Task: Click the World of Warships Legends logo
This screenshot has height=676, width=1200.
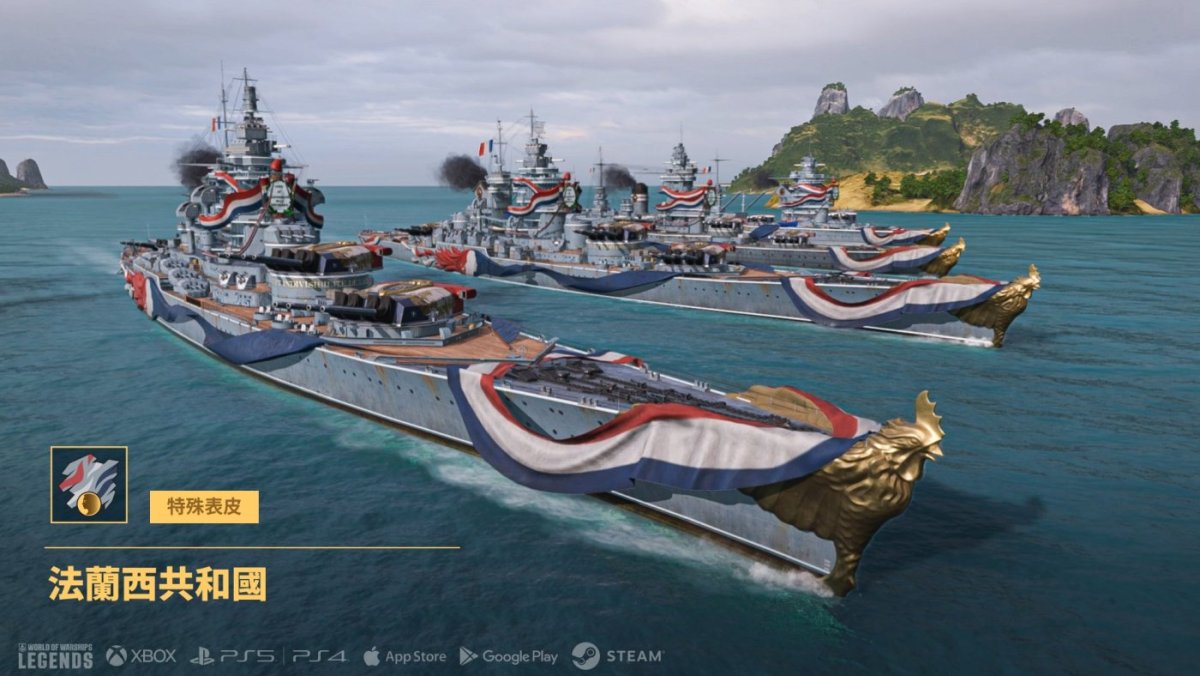Action: pyautogui.click(x=55, y=656)
